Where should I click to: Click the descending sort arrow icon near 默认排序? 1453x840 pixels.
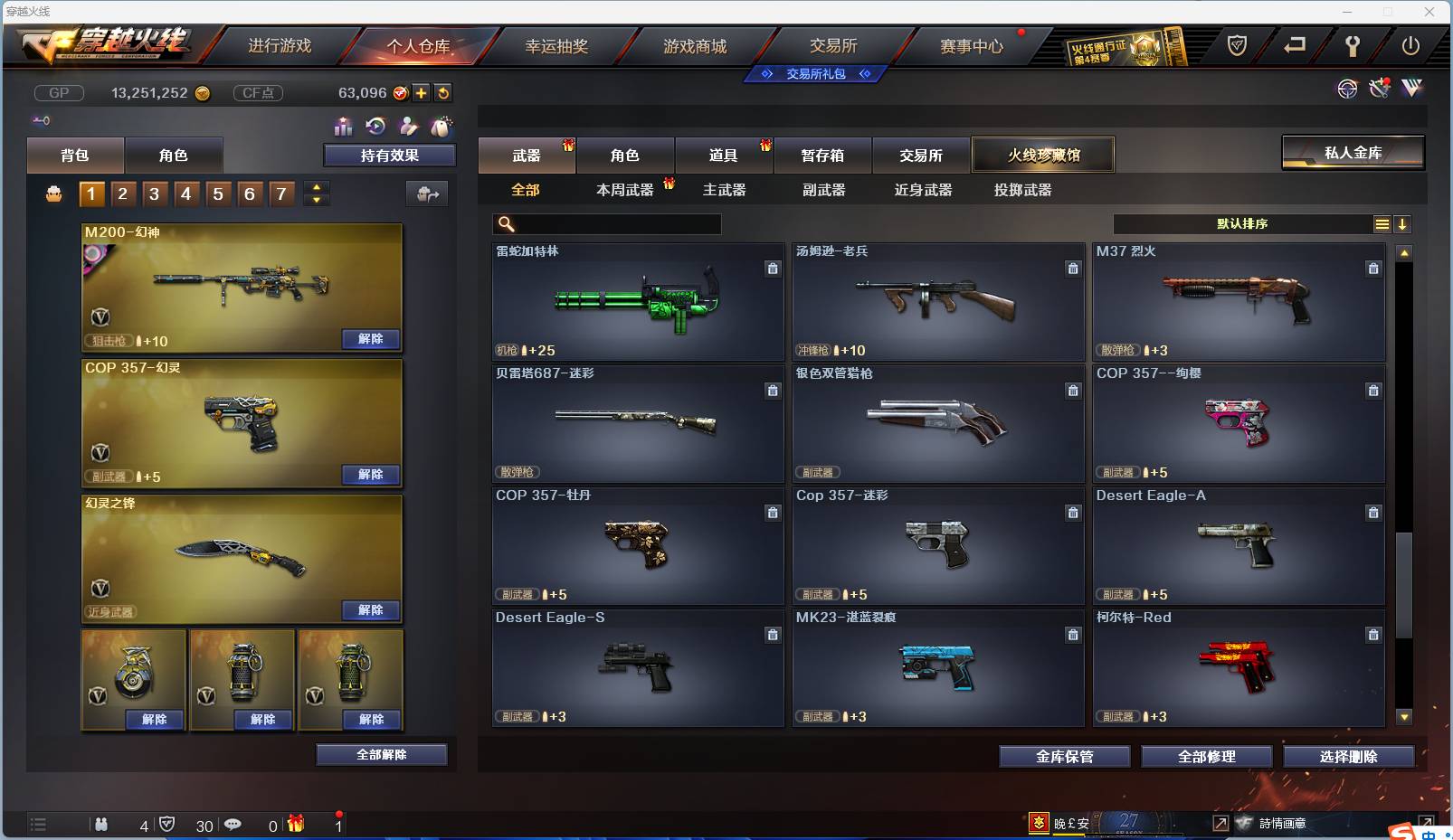coord(1402,223)
